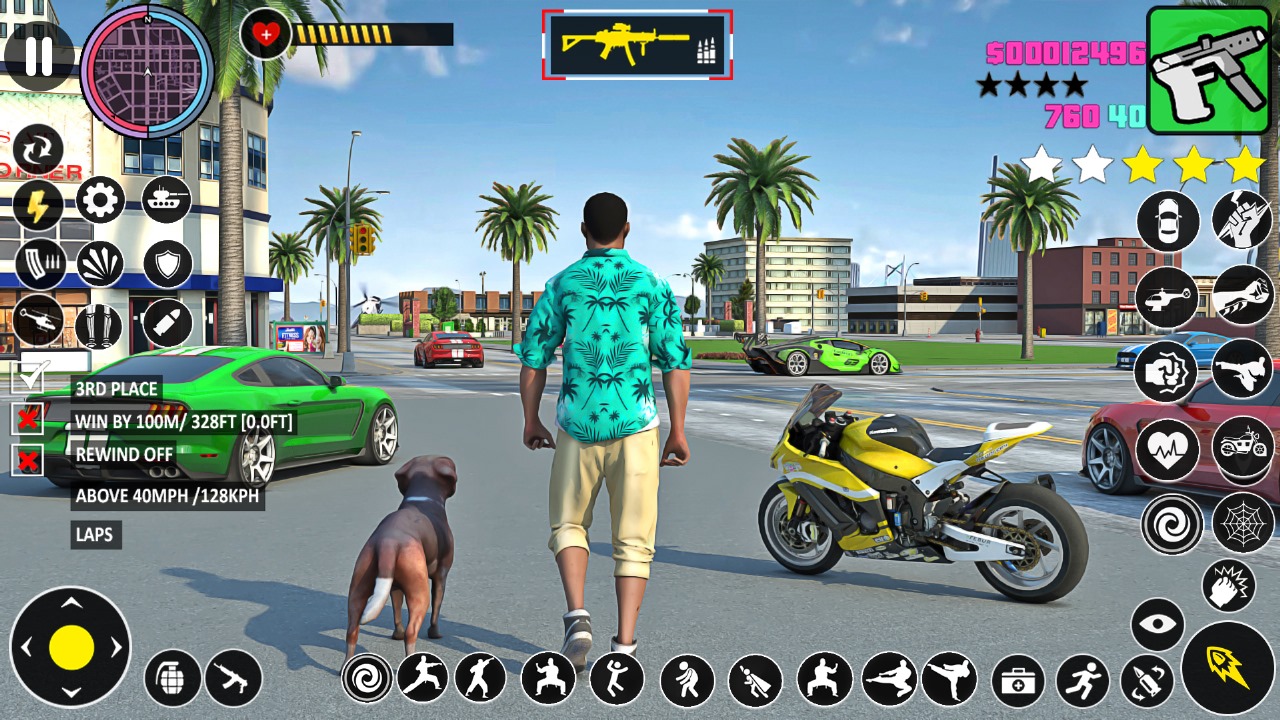1280x720 pixels.
Task: Pause the game
Action: tap(38, 56)
